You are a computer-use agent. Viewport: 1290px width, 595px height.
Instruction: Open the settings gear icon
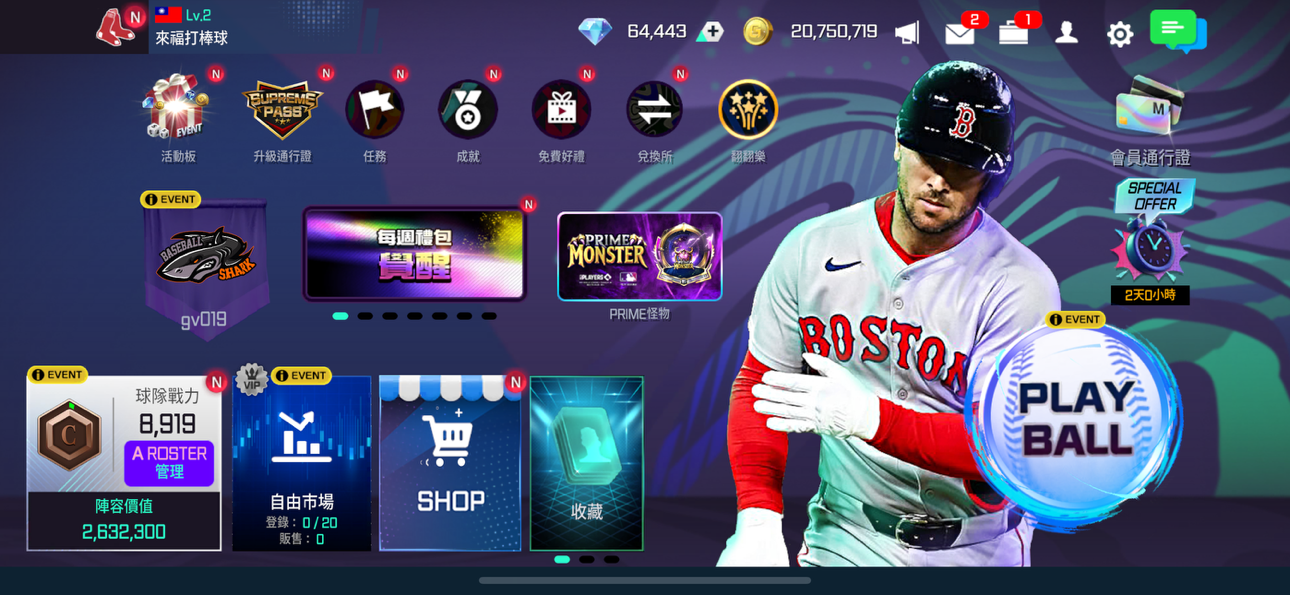[x=1120, y=33]
